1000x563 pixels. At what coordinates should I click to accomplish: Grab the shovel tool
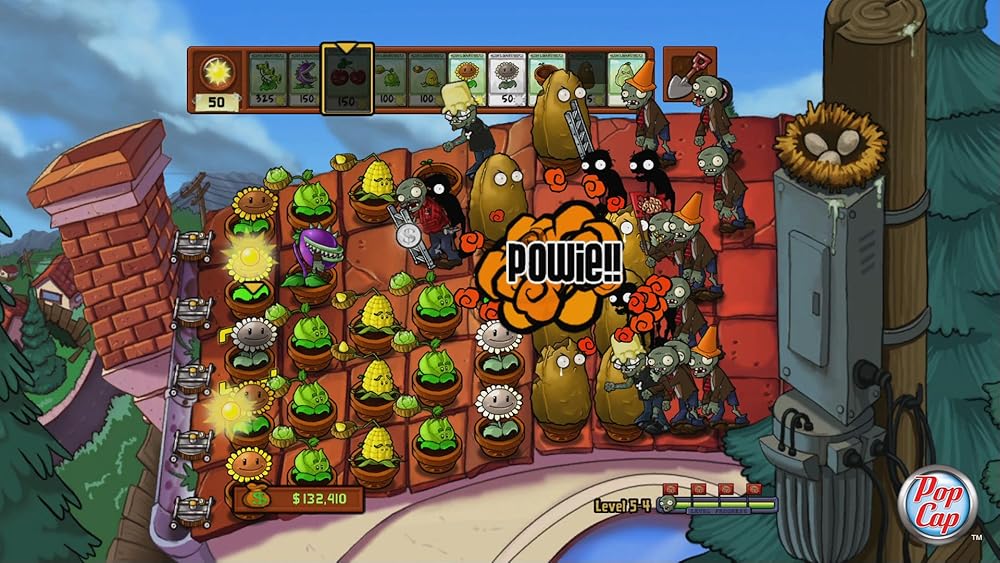pyautogui.click(x=689, y=74)
